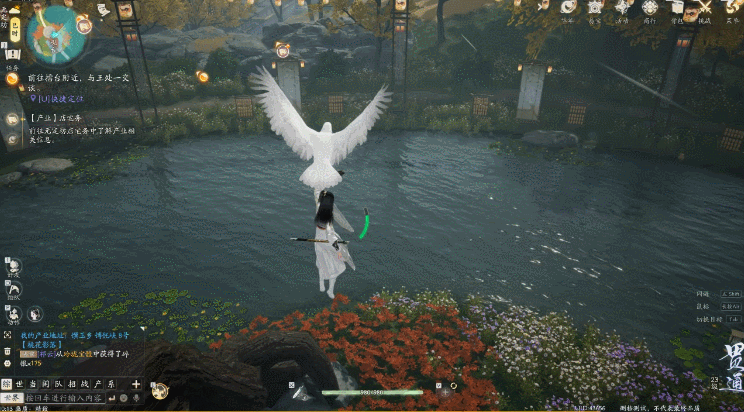
Task: Open the 商行 shop menu
Action: tap(649, 9)
